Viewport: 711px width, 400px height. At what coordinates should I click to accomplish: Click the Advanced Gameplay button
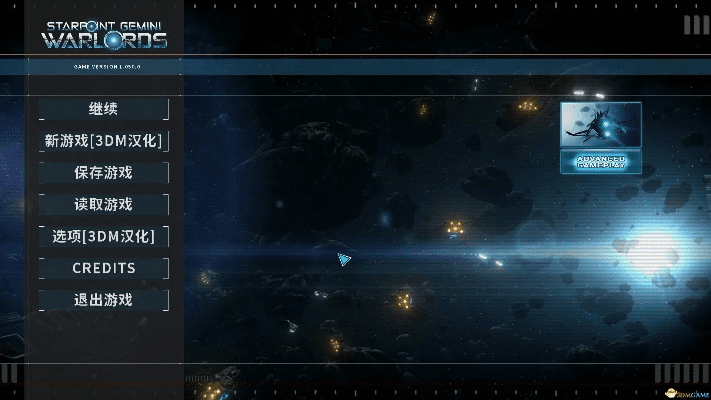click(x=600, y=161)
